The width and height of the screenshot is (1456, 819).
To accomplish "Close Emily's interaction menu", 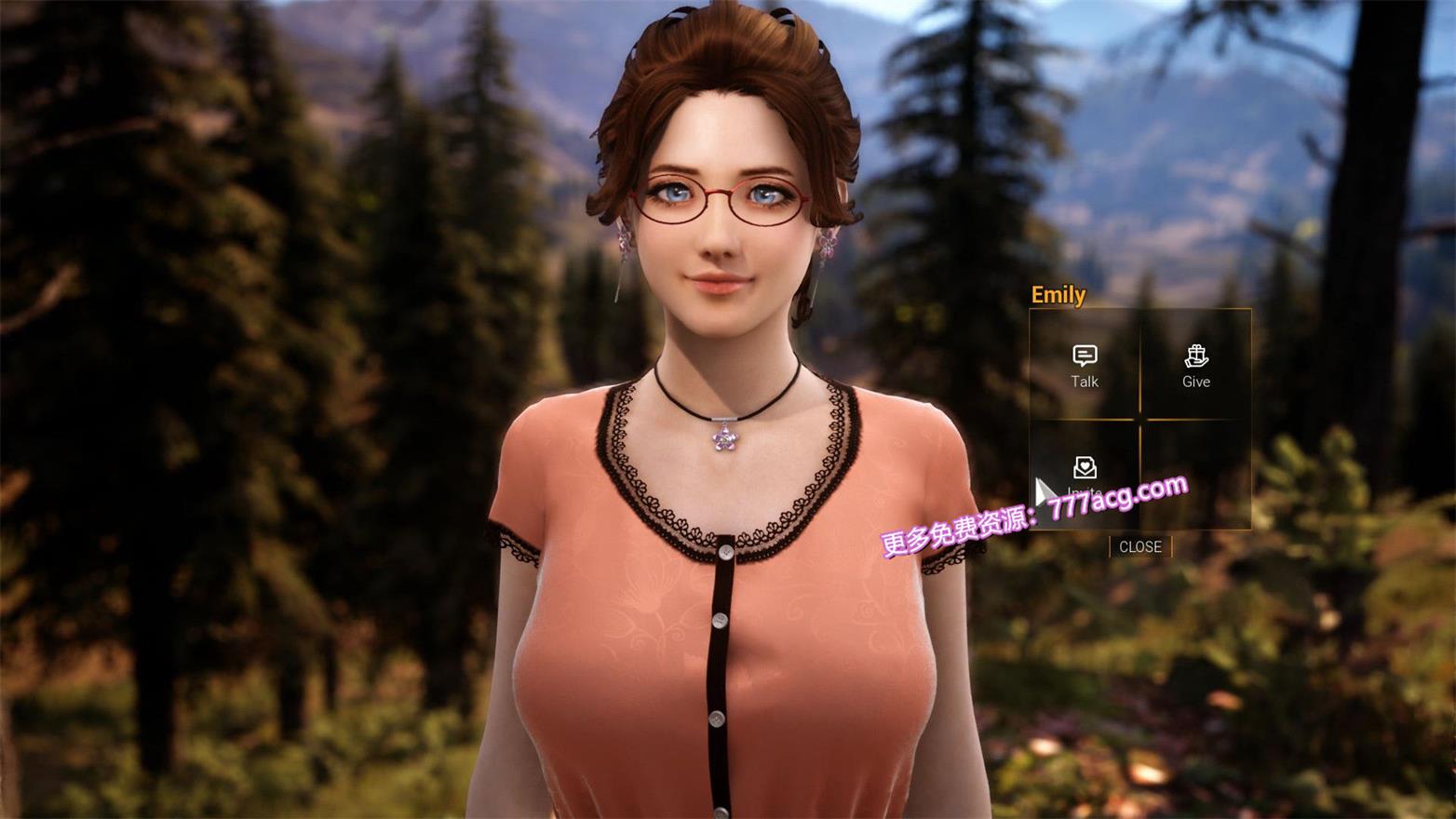I will [x=1139, y=546].
